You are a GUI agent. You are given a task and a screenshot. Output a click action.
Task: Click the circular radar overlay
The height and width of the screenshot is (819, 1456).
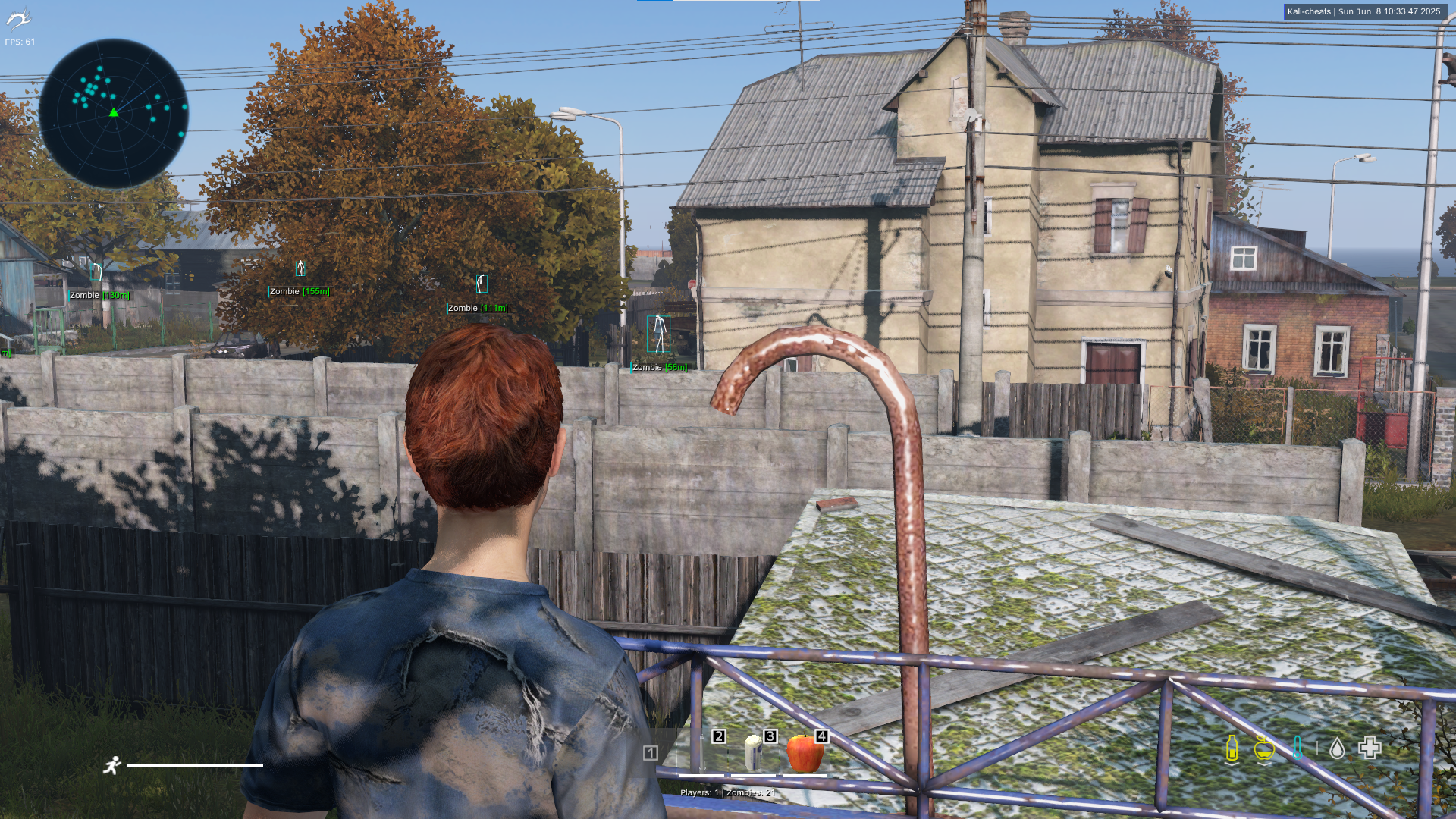114,114
